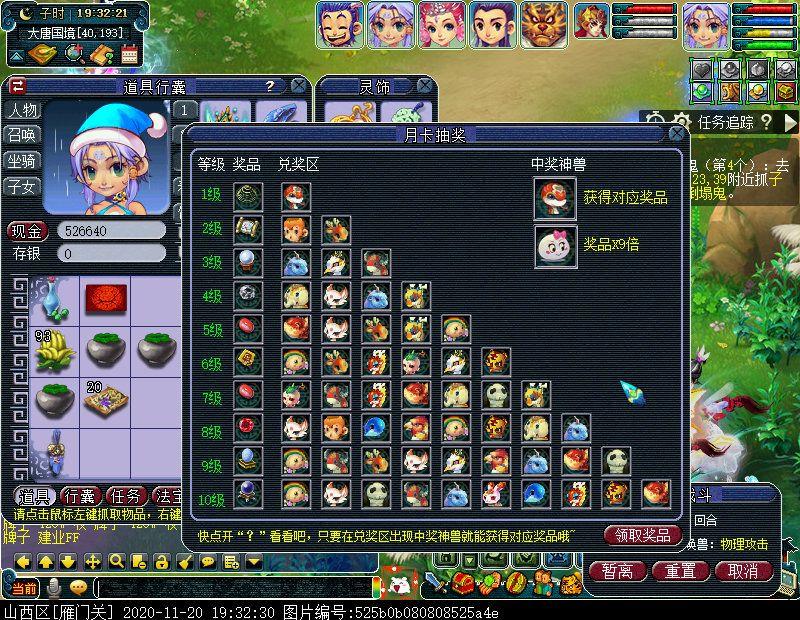The width and height of the screenshot is (800, 620).
Task: Click the 当前 chat channel button
Action: pyautogui.click(x=24, y=587)
